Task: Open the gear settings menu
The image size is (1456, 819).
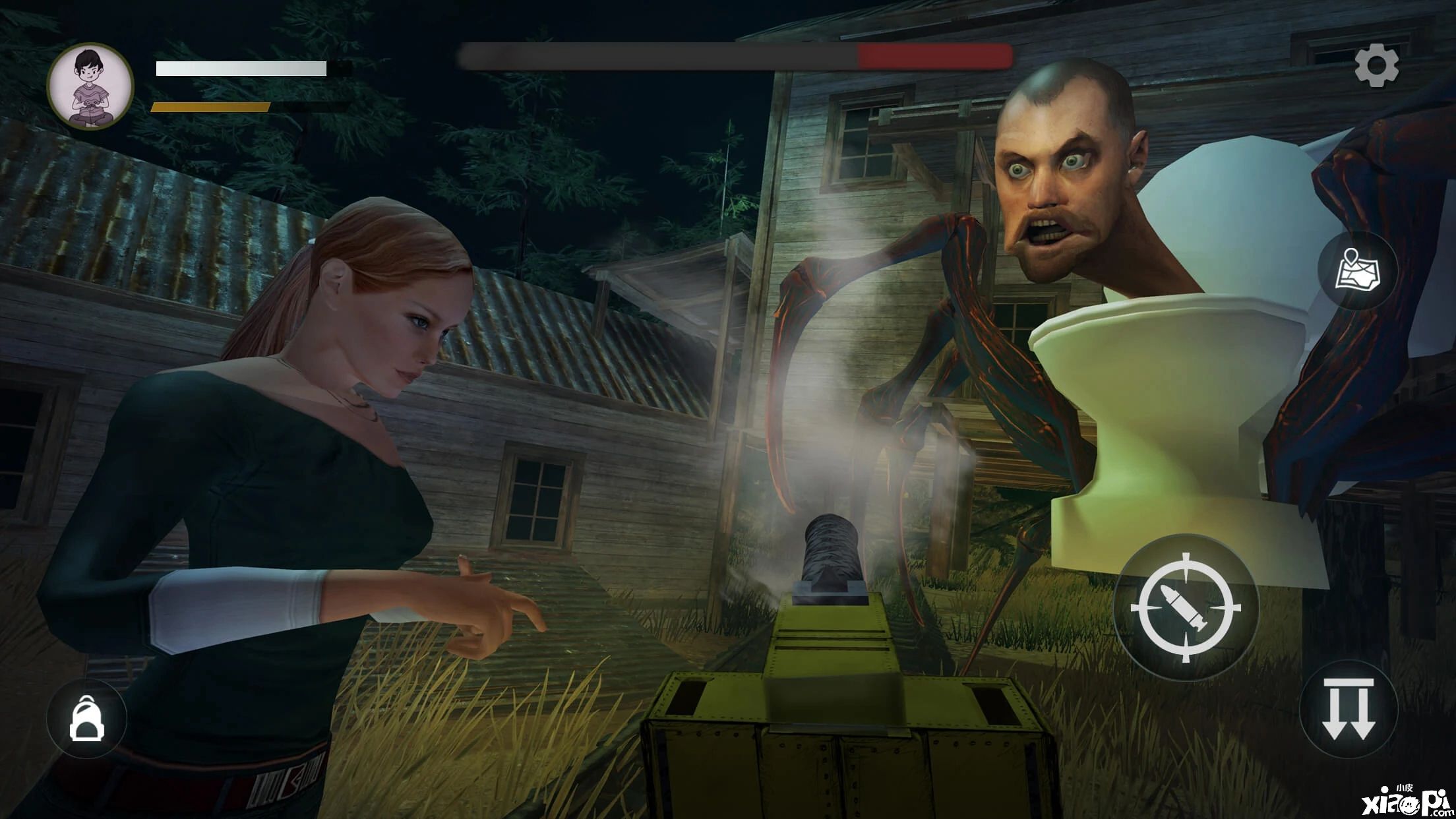Action: coord(1376,66)
